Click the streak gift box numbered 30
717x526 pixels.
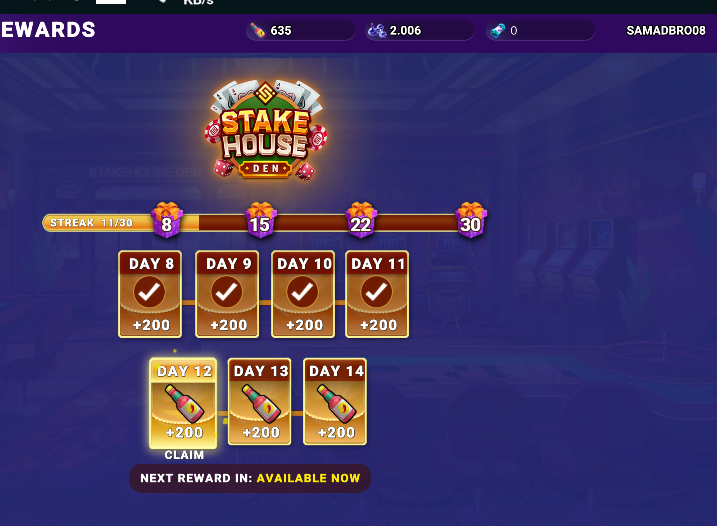point(470,220)
